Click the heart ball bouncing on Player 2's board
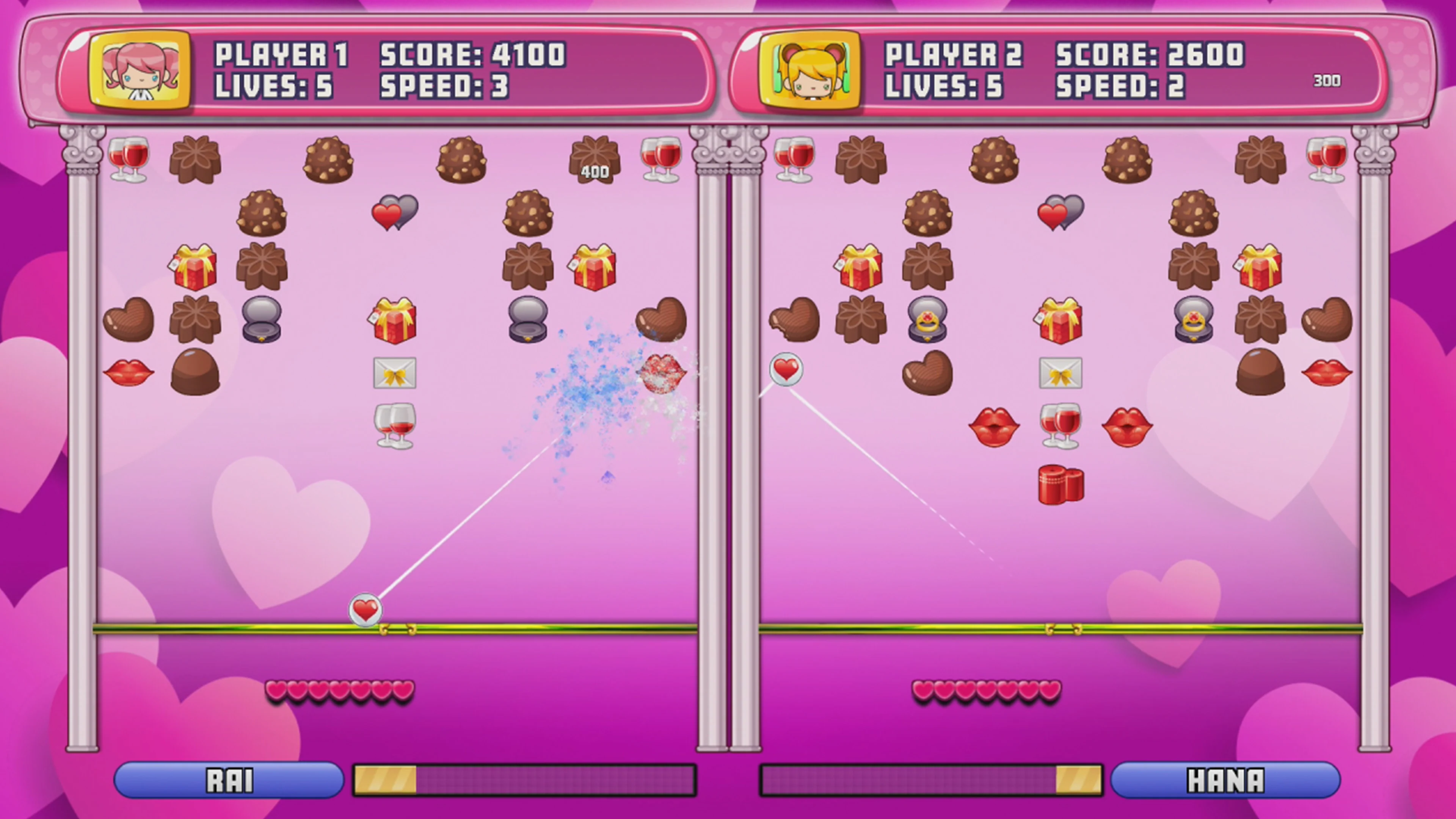The width and height of the screenshot is (1456, 819). pos(785,370)
